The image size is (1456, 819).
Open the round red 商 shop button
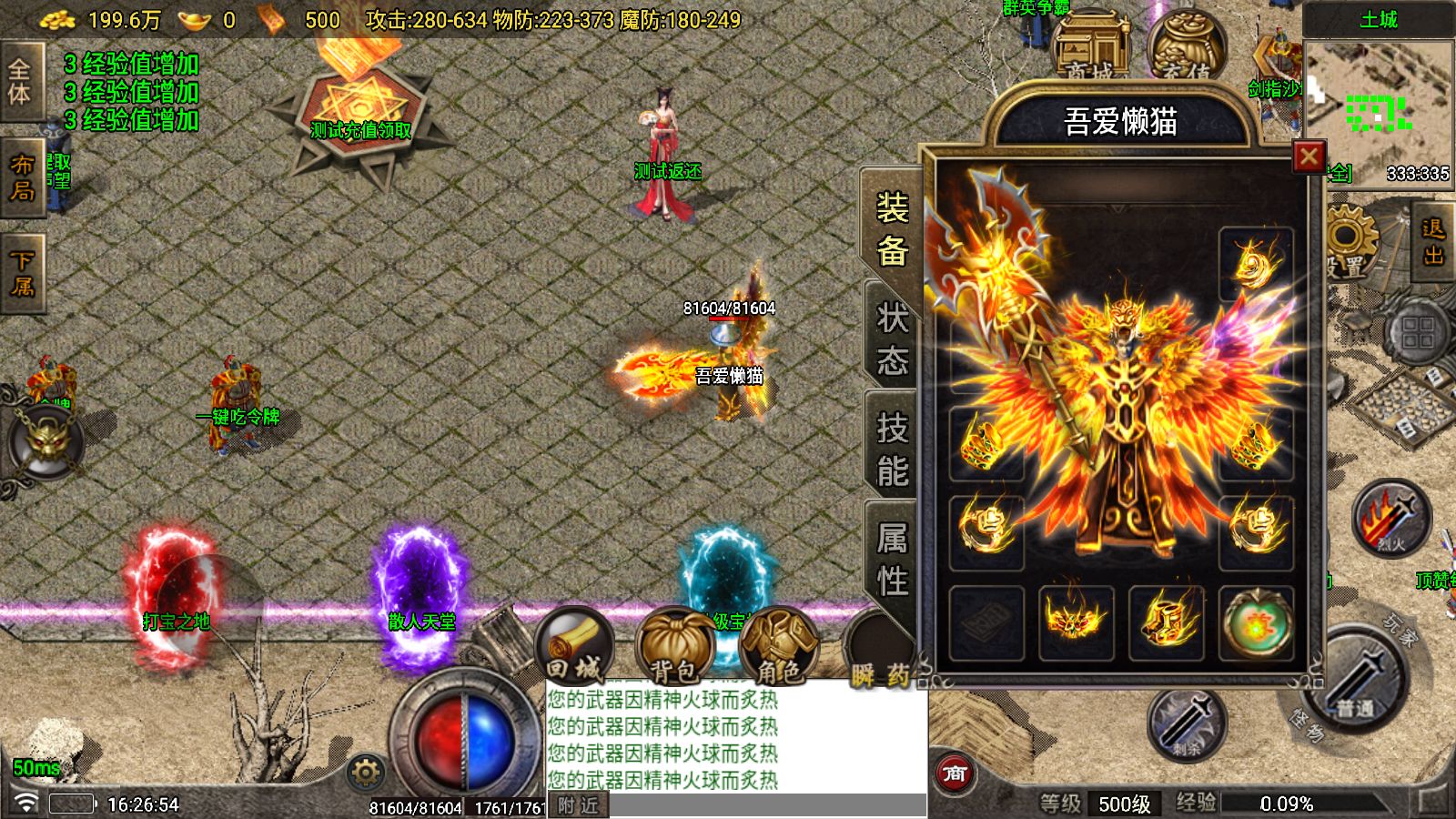(x=954, y=774)
